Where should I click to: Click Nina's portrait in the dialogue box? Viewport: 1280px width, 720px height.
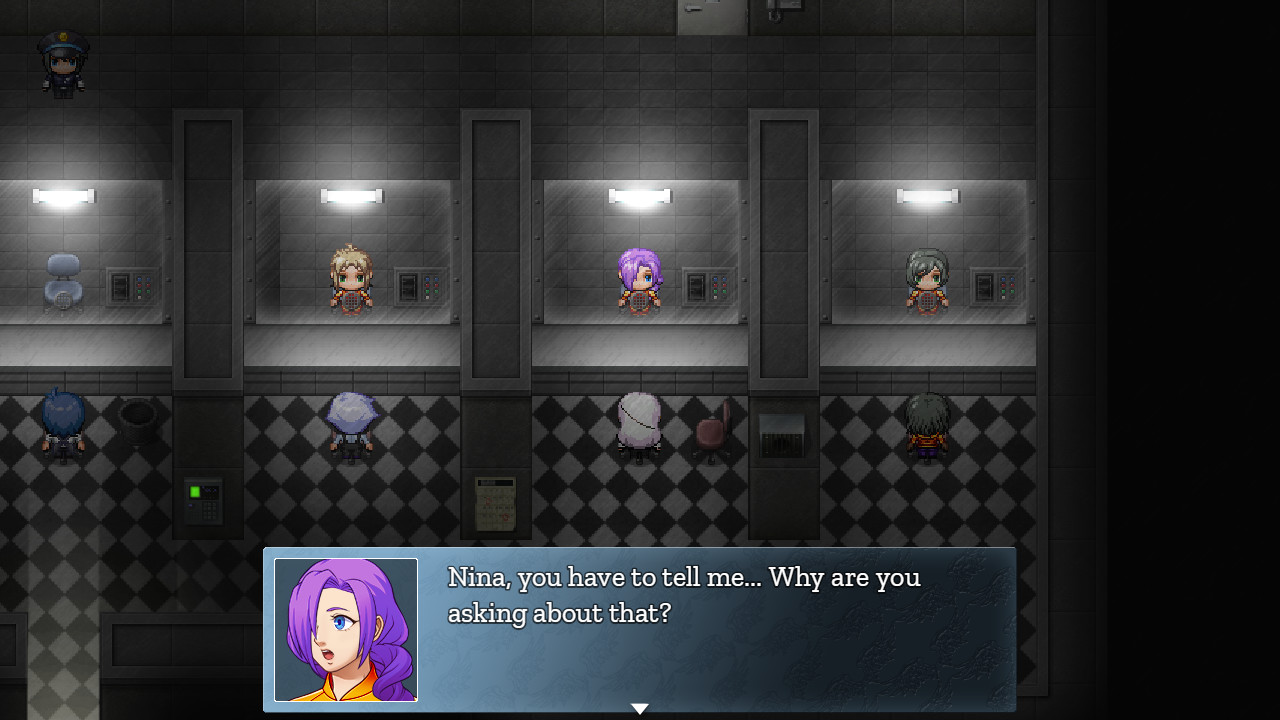point(345,630)
